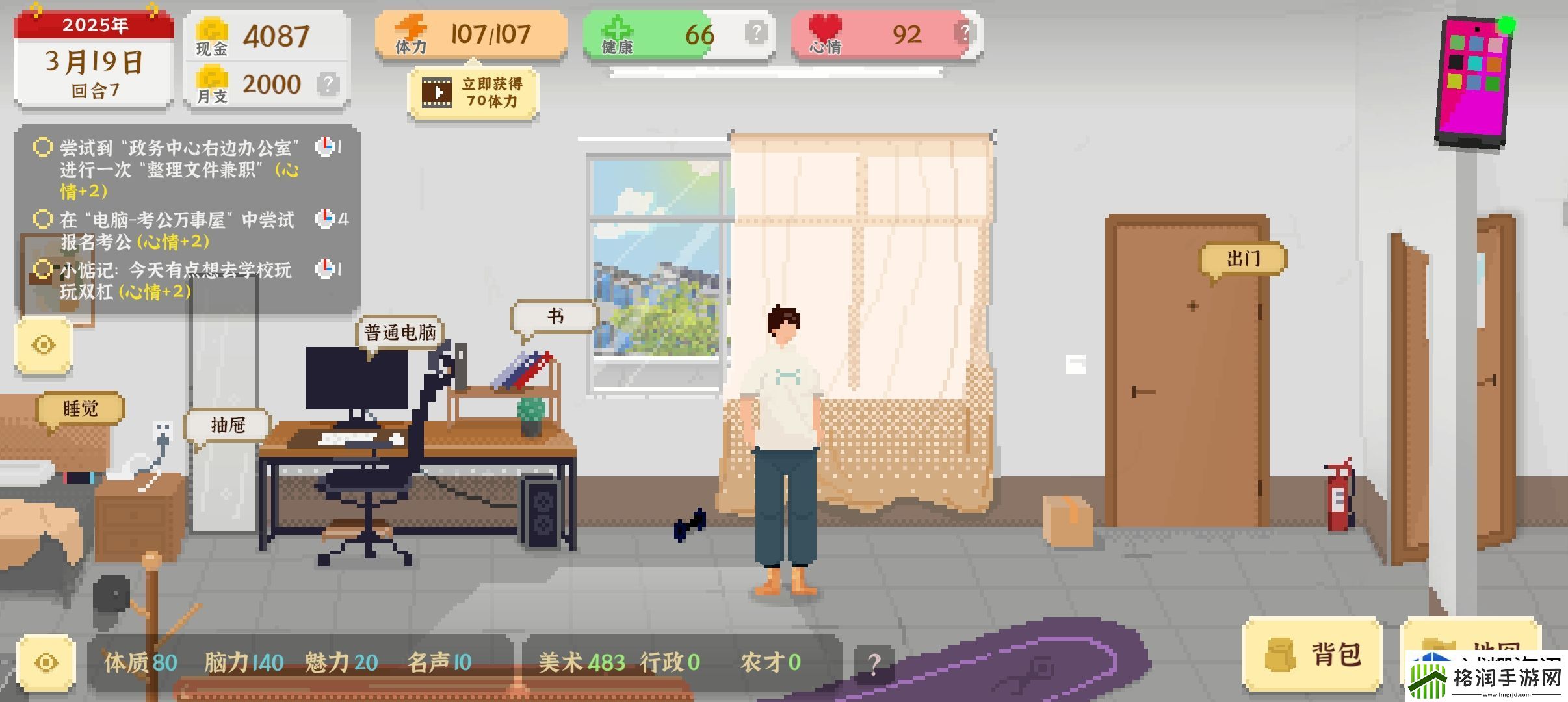This screenshot has width=1568, height=702.
Task: Open the 抽屉 drawer bubble
Action: click(x=228, y=425)
